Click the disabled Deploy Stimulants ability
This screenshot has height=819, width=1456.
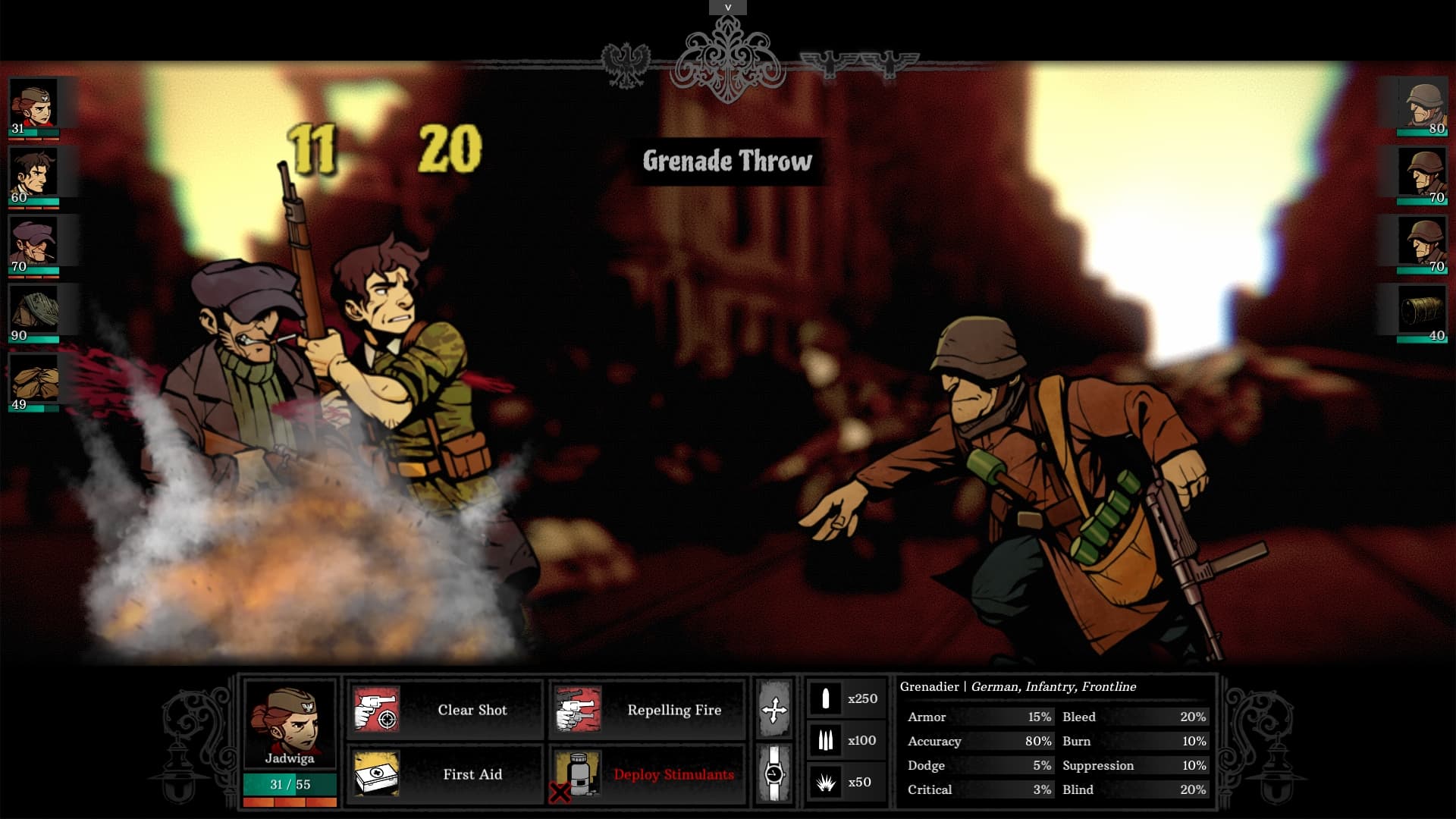pyautogui.click(x=648, y=774)
